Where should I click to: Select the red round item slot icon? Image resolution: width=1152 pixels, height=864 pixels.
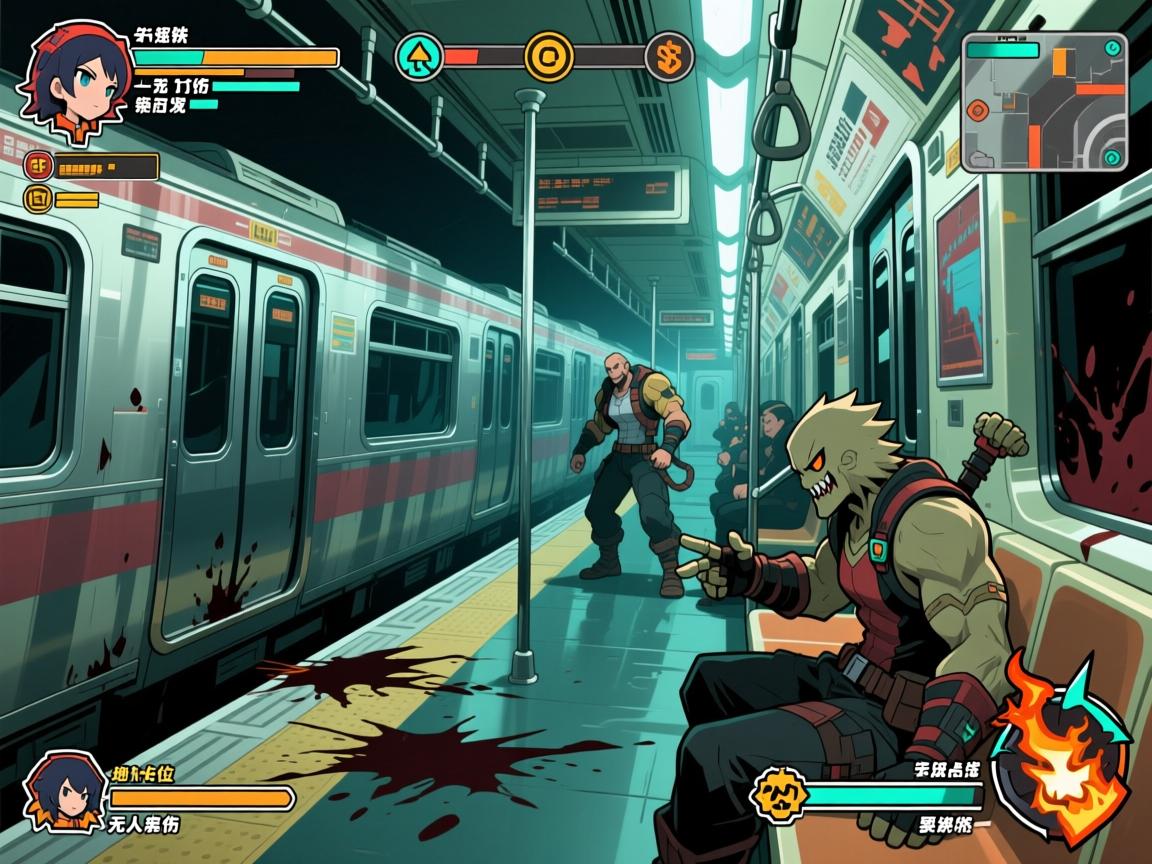coord(39,166)
